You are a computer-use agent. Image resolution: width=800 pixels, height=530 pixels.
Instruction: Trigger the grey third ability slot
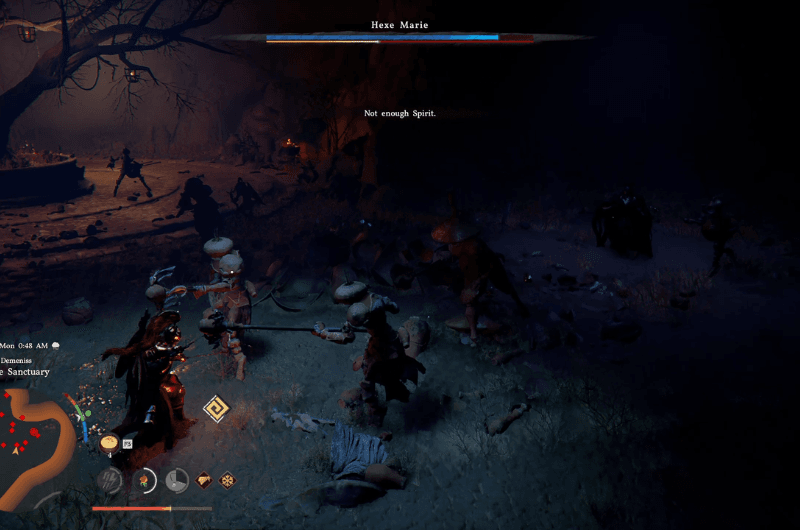pyautogui.click(x=177, y=481)
